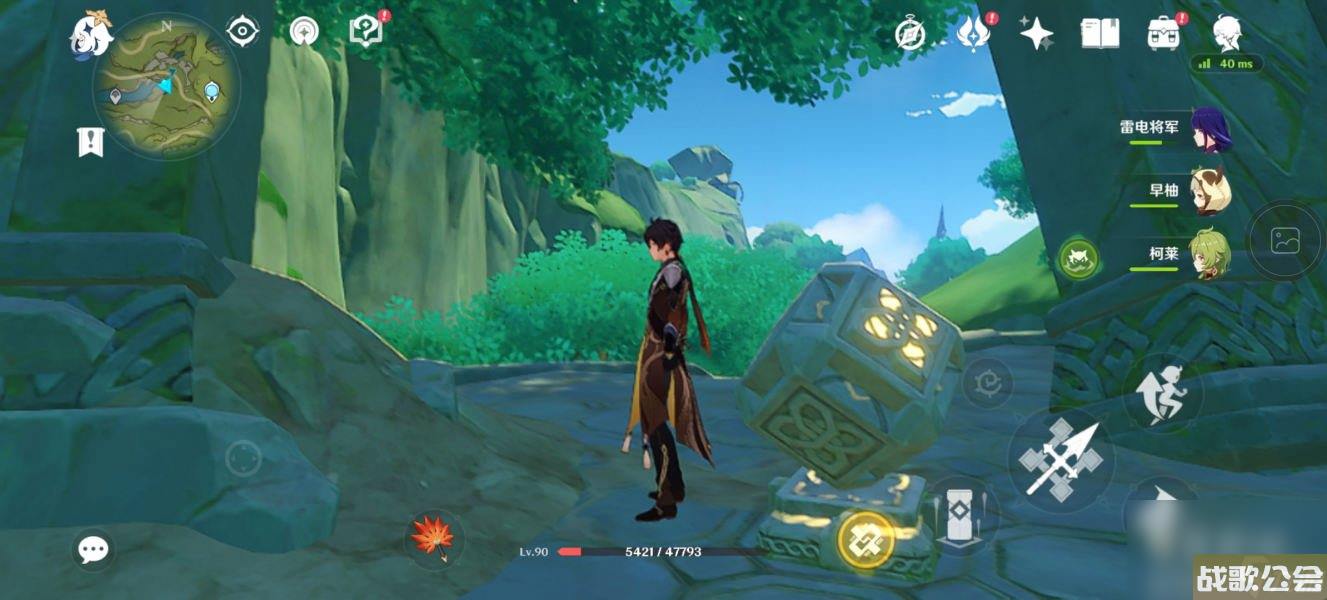
Task: Open the Paimon main menu
Action: pyautogui.click(x=90, y=34)
